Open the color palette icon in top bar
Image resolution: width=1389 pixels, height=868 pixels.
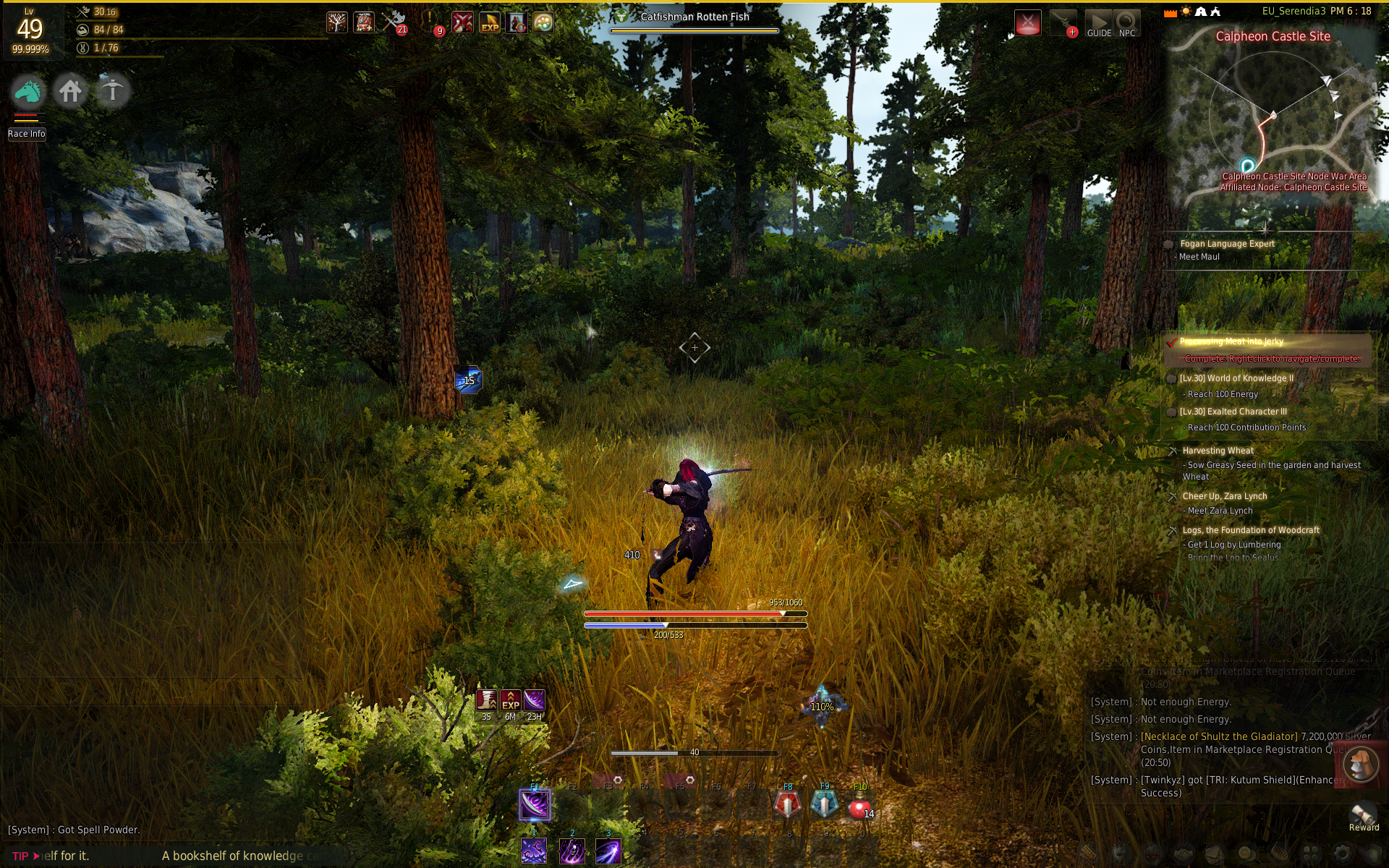[543, 23]
